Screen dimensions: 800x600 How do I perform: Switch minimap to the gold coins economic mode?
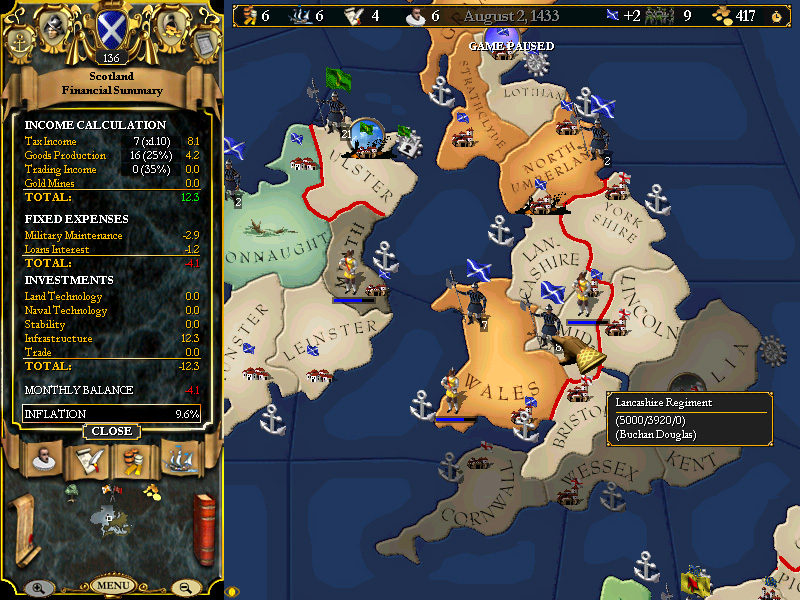click(151, 491)
